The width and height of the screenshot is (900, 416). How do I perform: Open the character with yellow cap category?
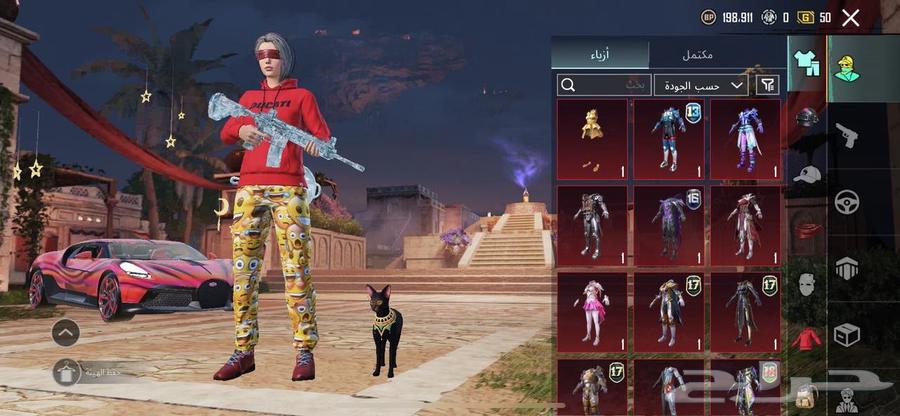[848, 67]
